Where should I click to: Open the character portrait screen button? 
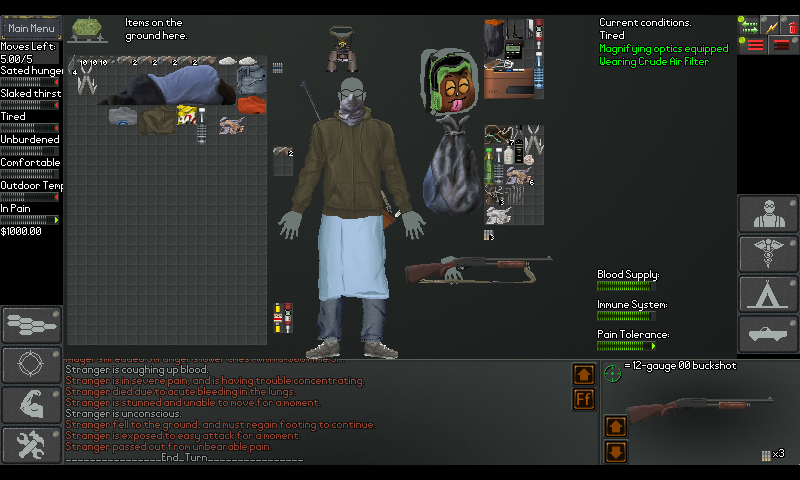pos(768,215)
